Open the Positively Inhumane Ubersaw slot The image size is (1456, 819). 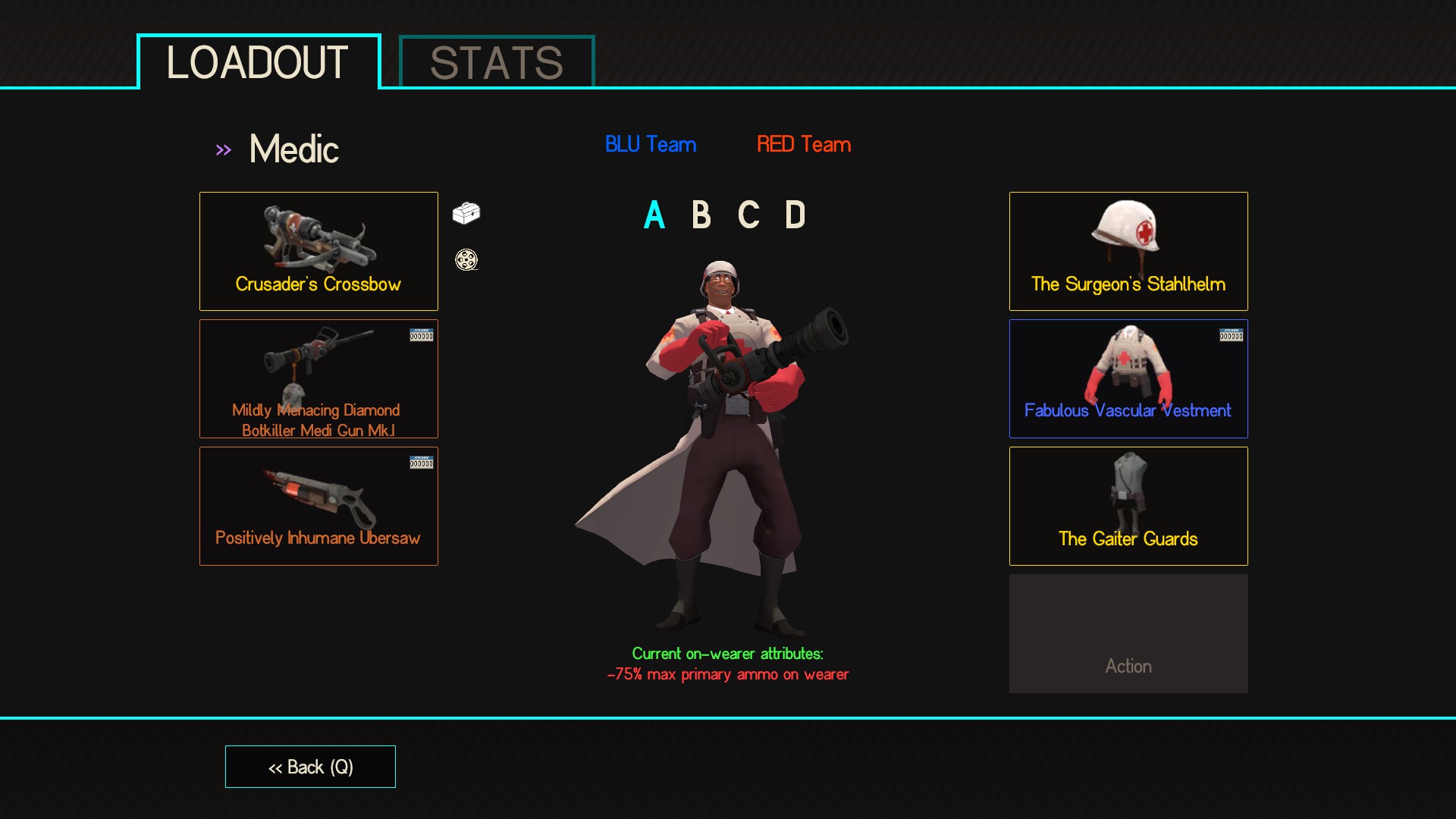318,506
